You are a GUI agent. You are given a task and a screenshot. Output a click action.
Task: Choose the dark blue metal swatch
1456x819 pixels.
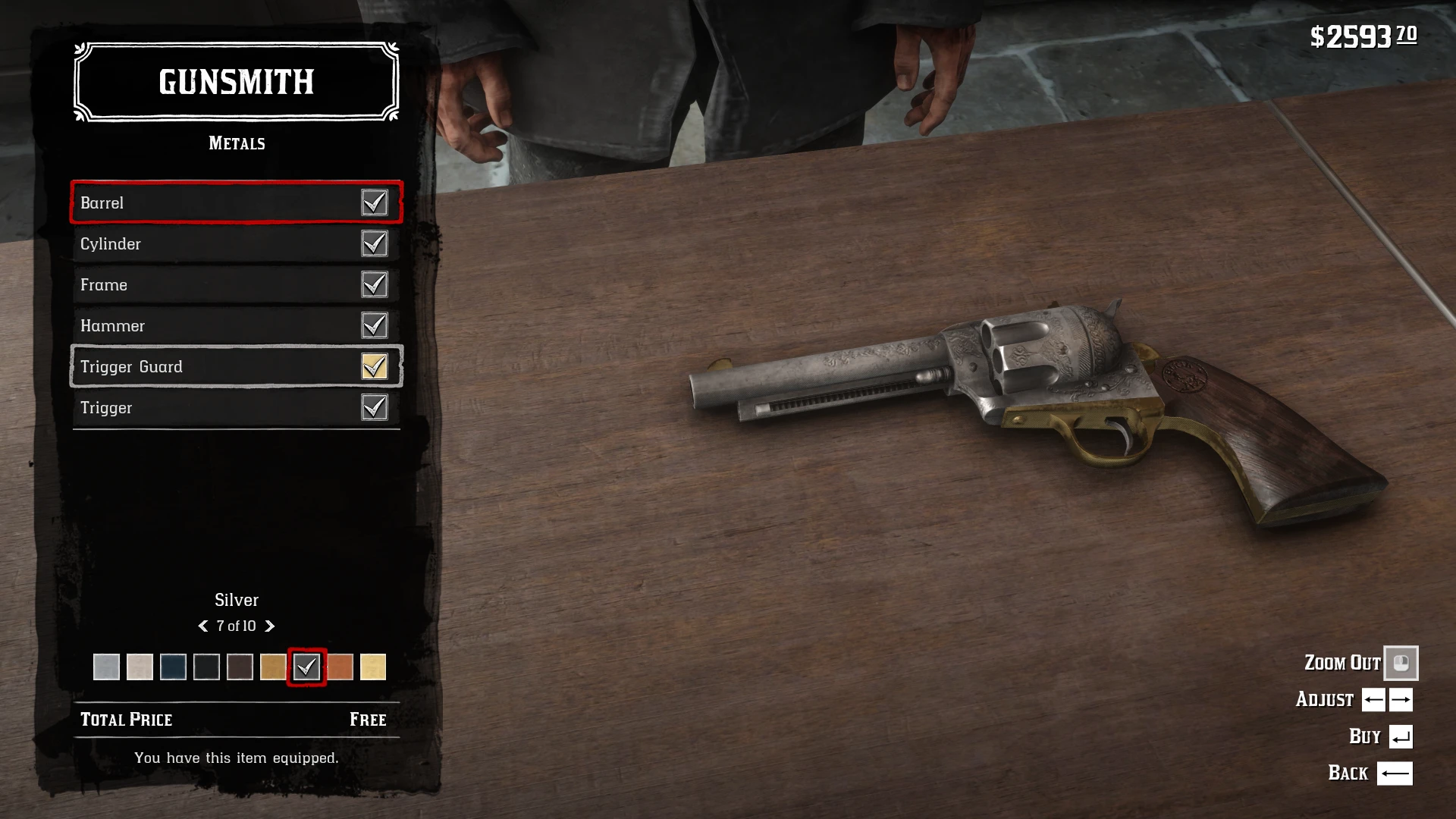173,667
